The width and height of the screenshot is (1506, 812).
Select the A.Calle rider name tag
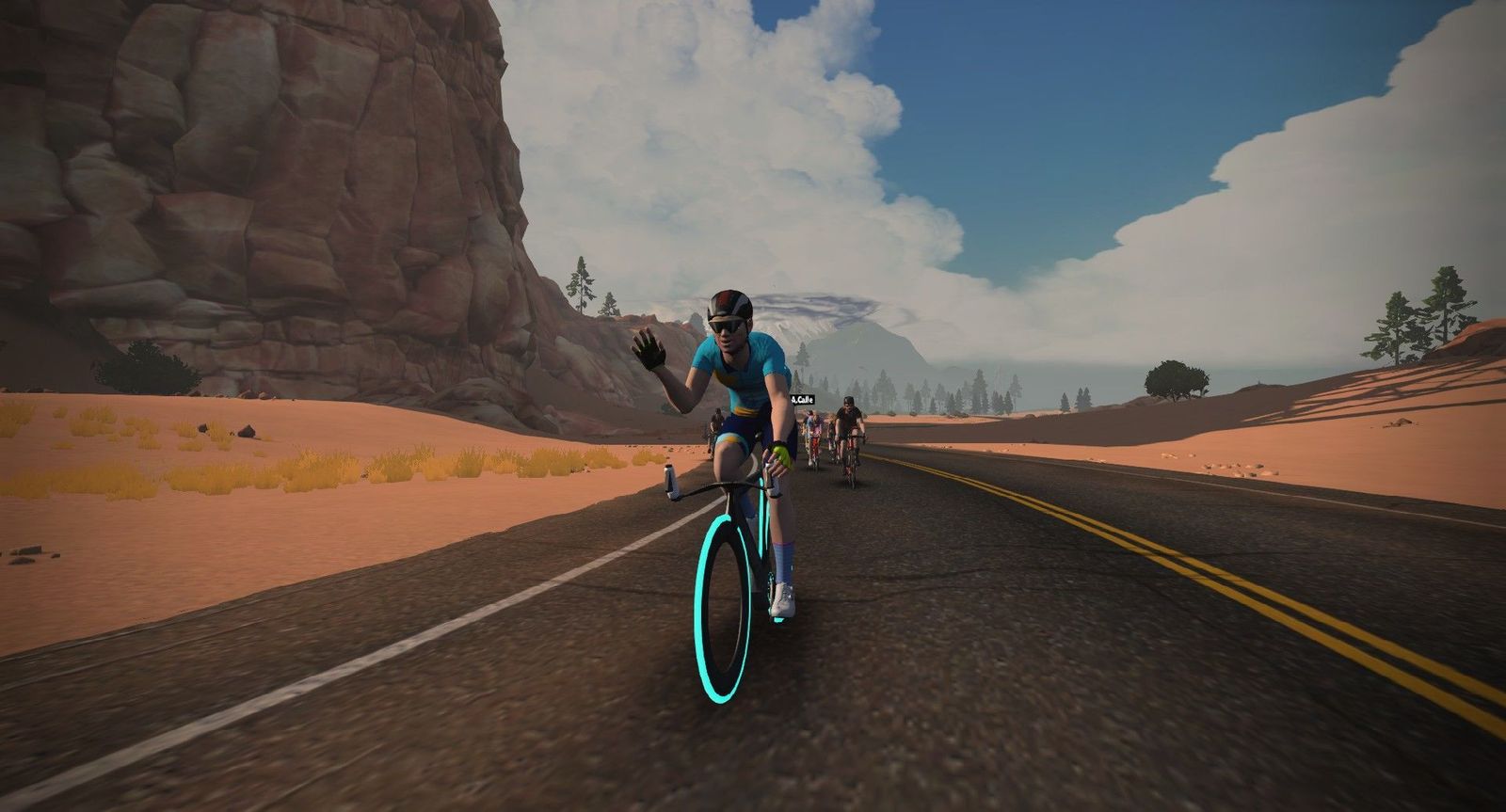(x=803, y=399)
